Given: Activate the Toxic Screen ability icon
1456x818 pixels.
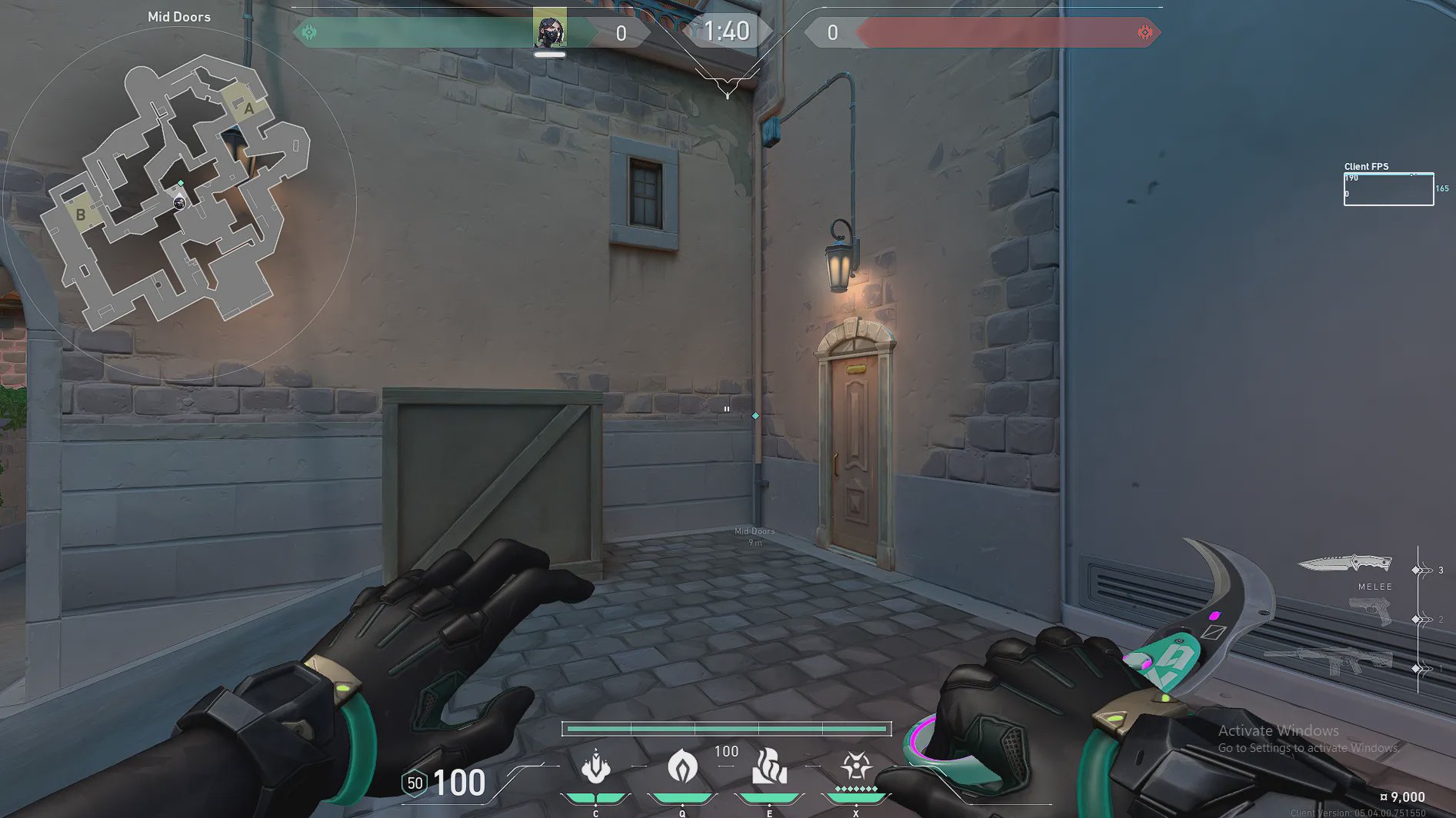Looking at the screenshot, I should pyautogui.click(x=769, y=766).
